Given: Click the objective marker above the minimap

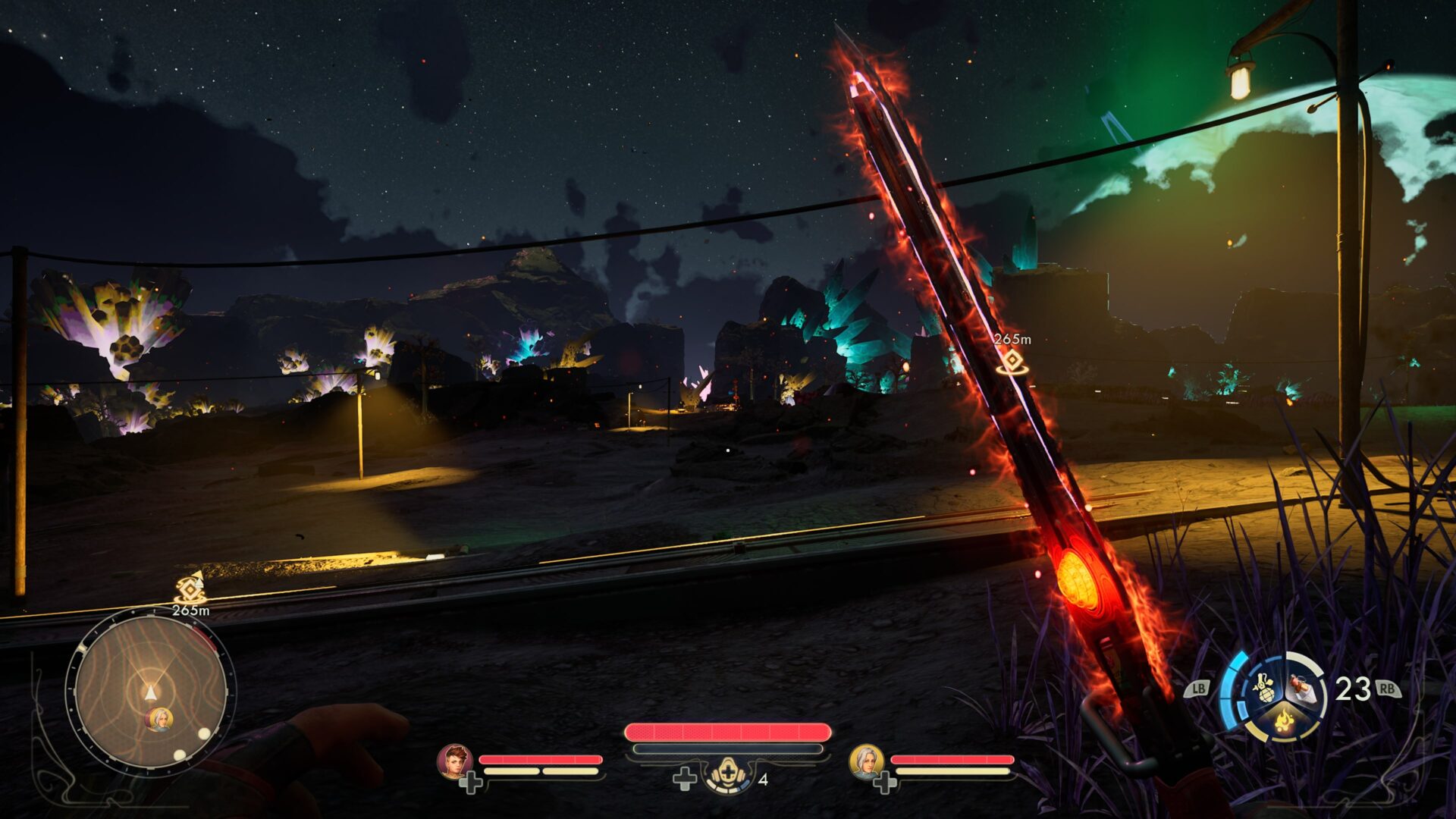Looking at the screenshot, I should pyautogui.click(x=190, y=588).
